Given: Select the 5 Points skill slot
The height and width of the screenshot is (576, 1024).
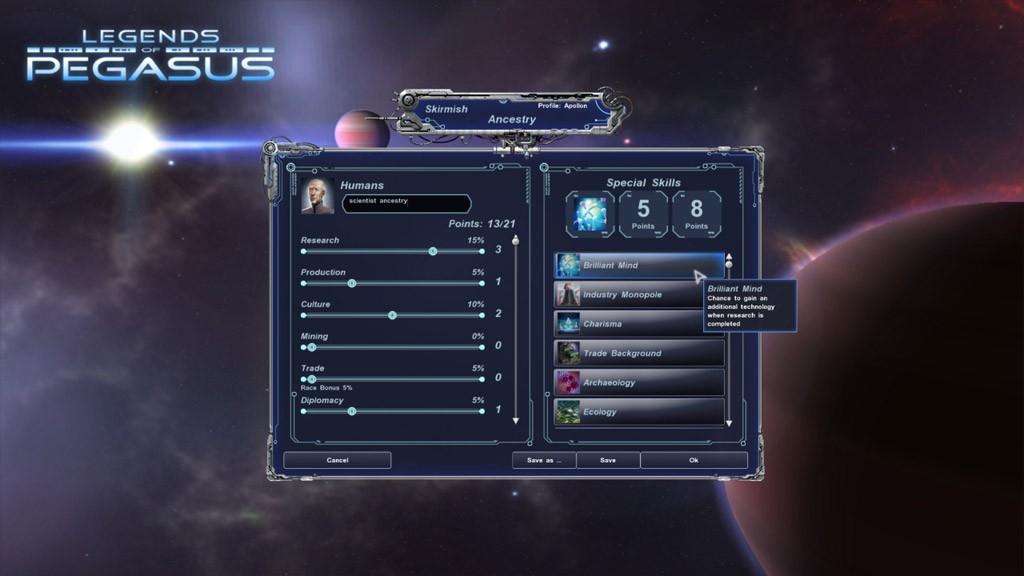Looking at the screenshot, I should click(x=643, y=214).
